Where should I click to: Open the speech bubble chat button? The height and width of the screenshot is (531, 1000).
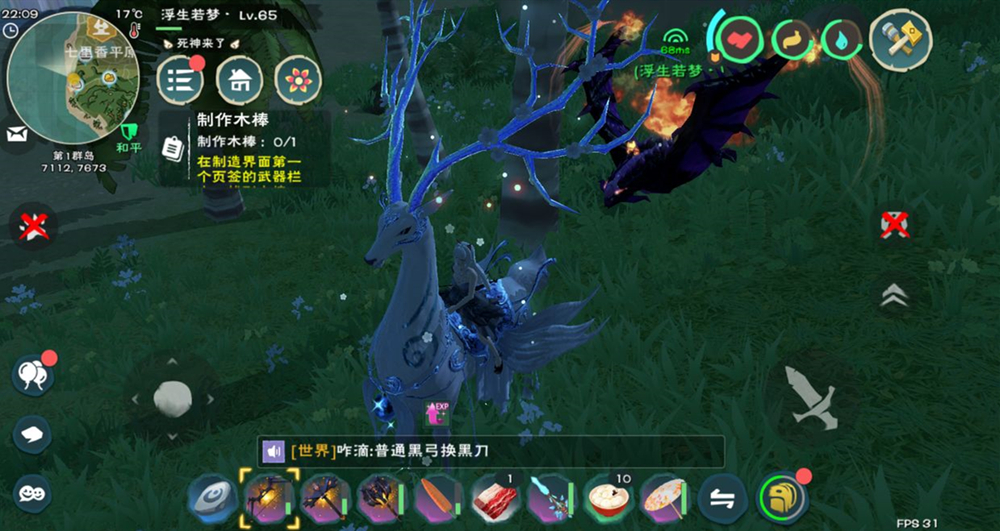pos(33,434)
